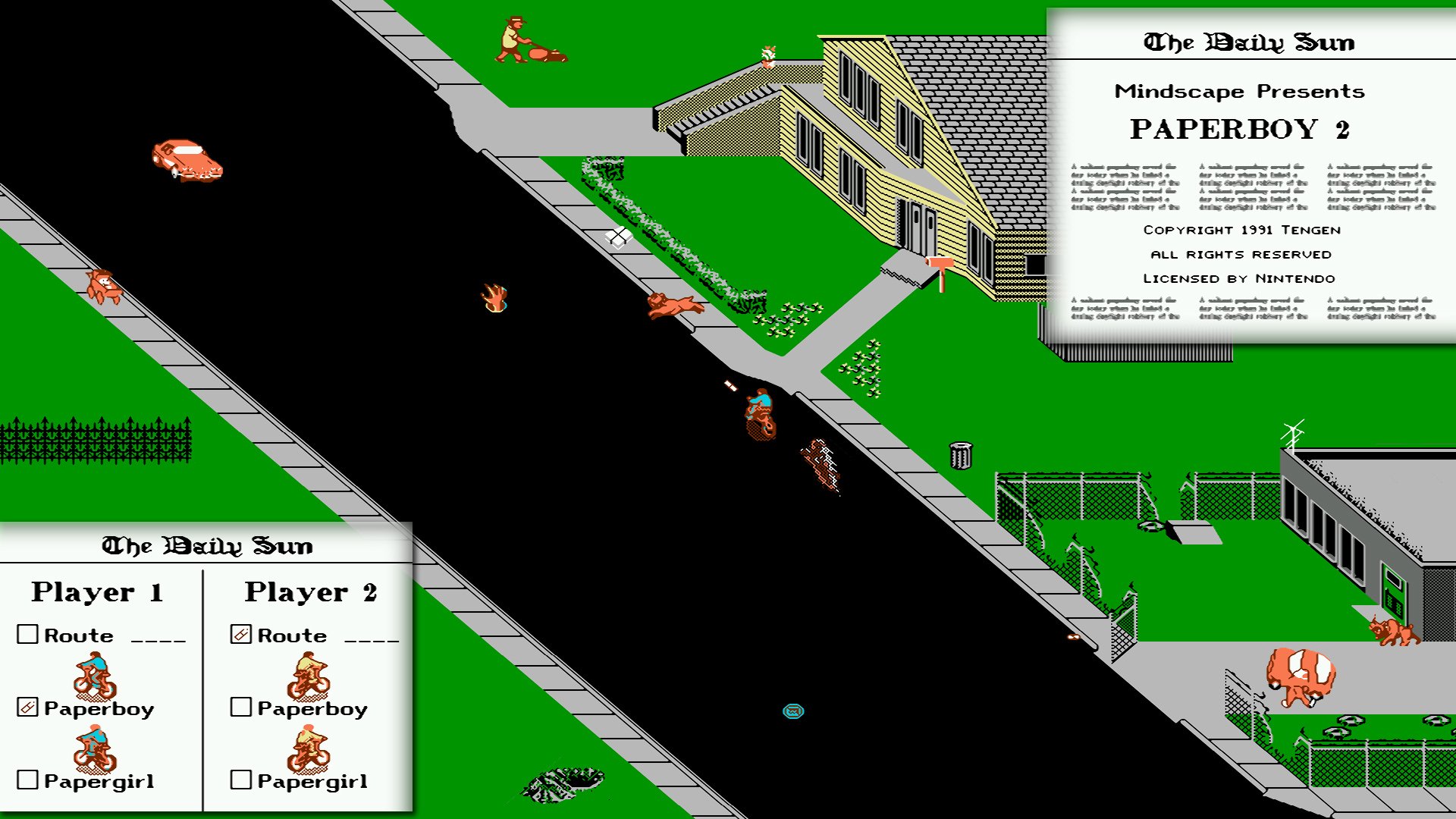
Task: Click the red mailbox by the yellow house
Action: [x=940, y=262]
